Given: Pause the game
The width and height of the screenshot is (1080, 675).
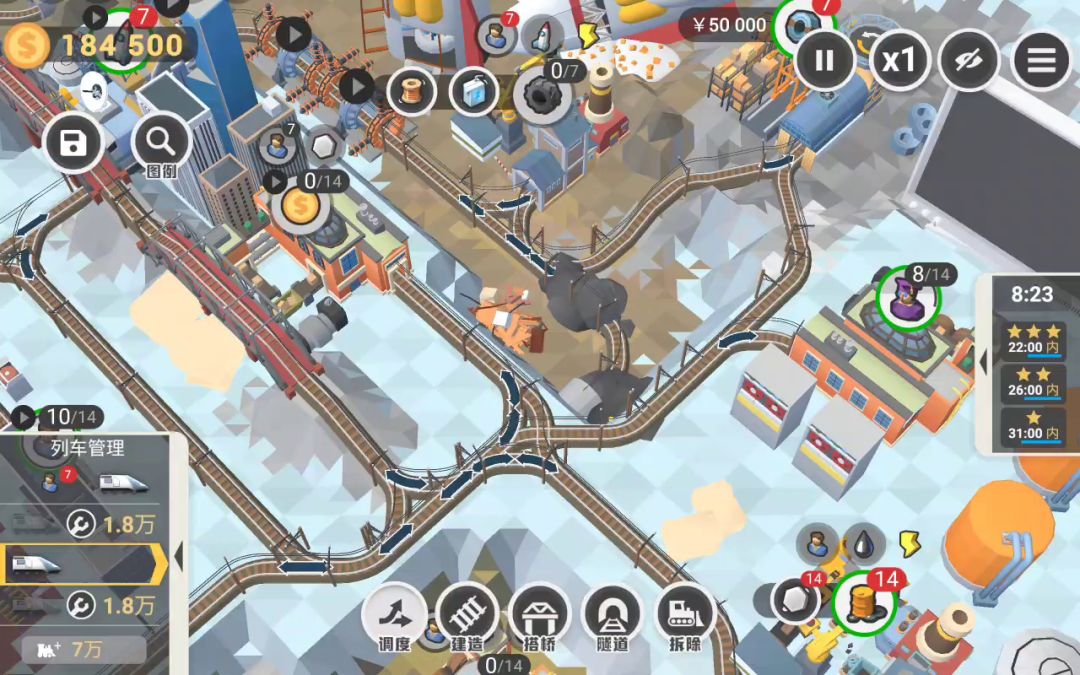Looking at the screenshot, I should pos(824,60).
